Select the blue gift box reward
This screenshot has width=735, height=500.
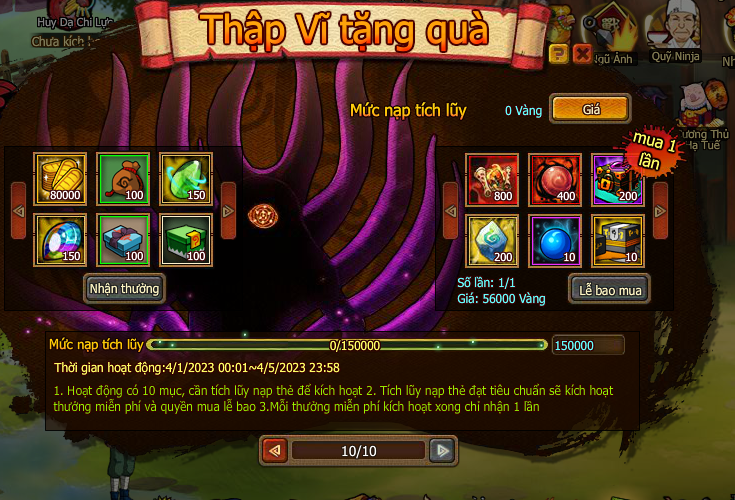122,240
